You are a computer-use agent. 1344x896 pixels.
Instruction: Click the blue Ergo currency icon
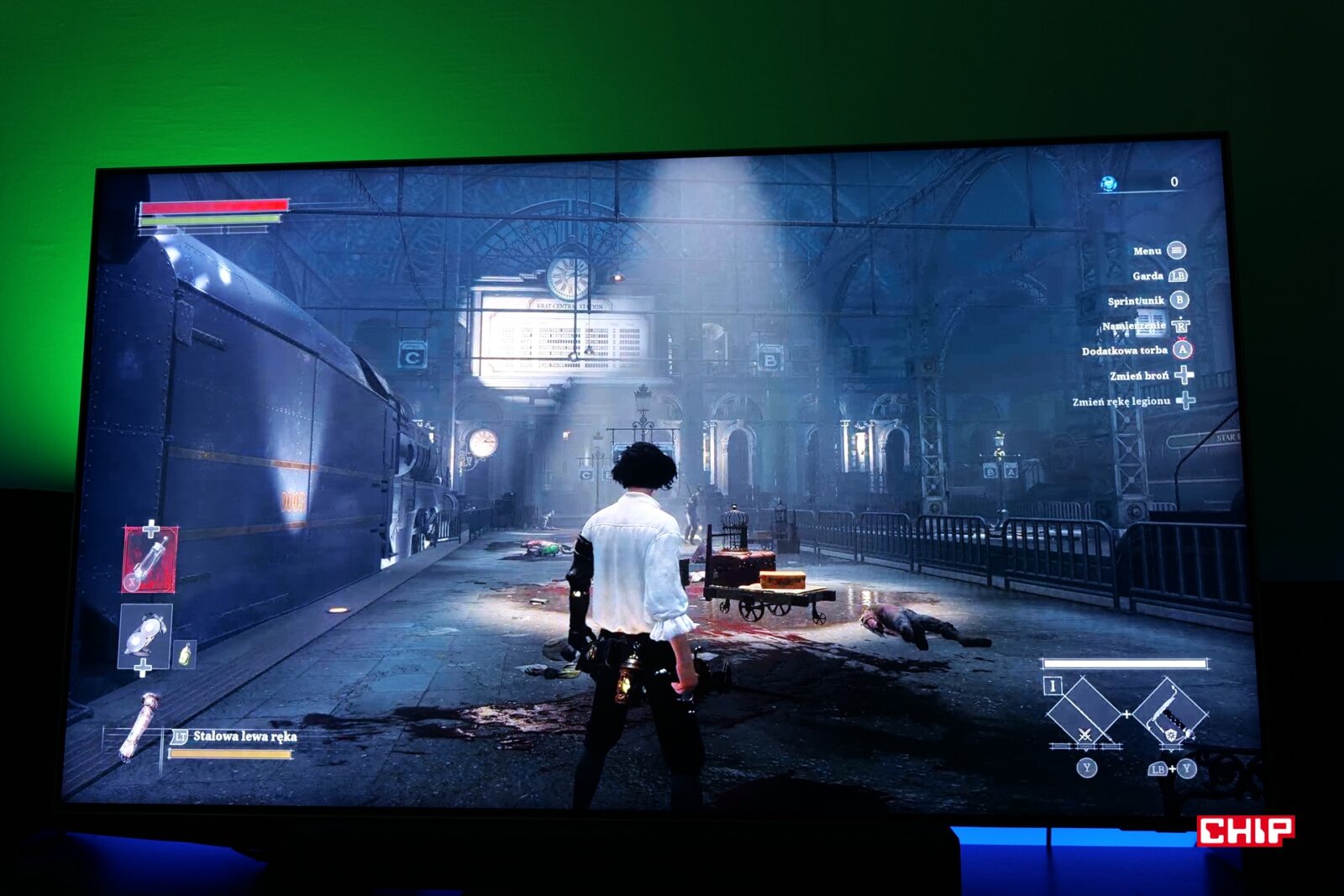click(x=1109, y=183)
